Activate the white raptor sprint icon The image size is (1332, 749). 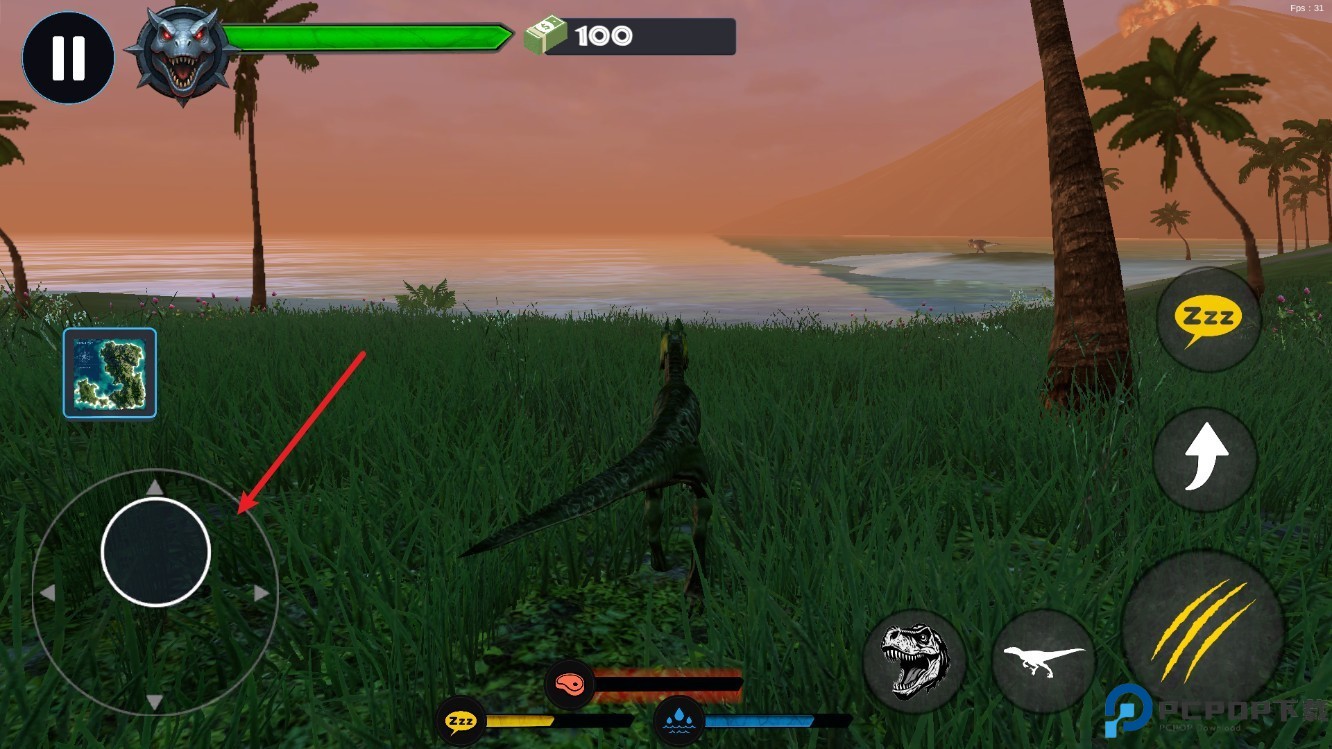pyautogui.click(x=1043, y=660)
